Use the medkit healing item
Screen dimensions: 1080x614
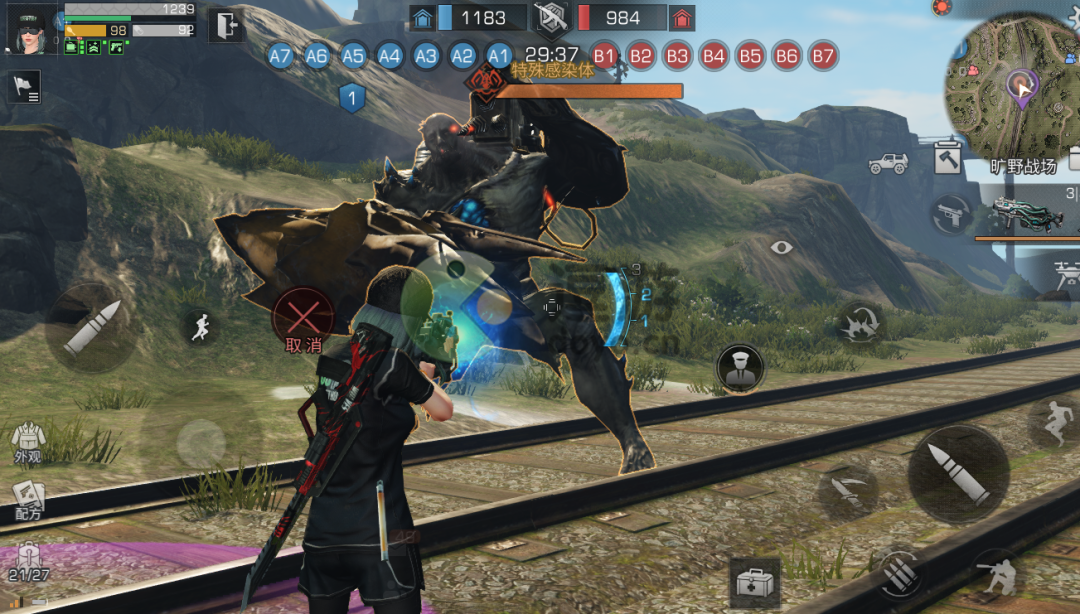(x=755, y=582)
